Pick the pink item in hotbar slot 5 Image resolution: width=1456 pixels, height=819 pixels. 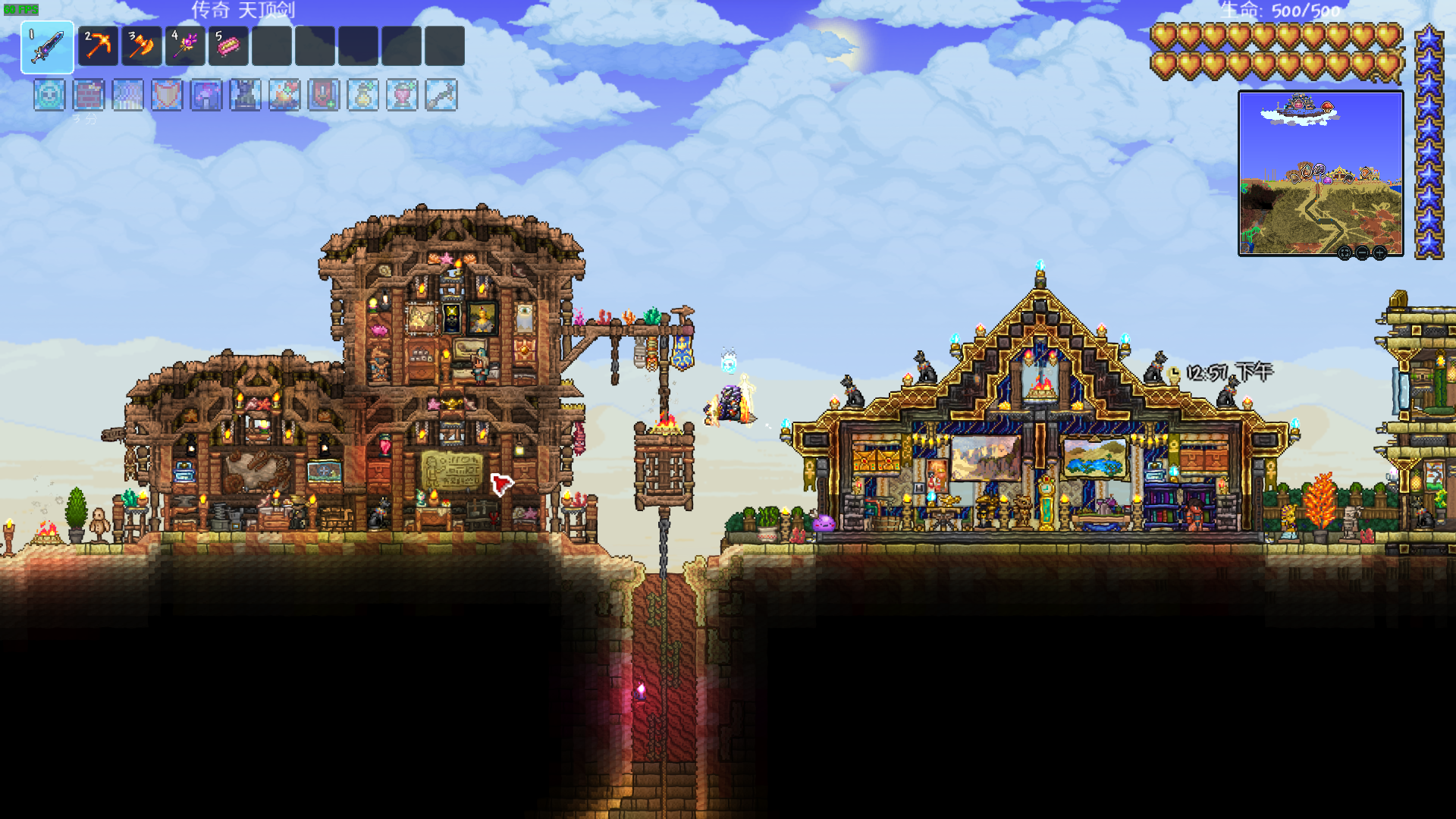point(228,46)
